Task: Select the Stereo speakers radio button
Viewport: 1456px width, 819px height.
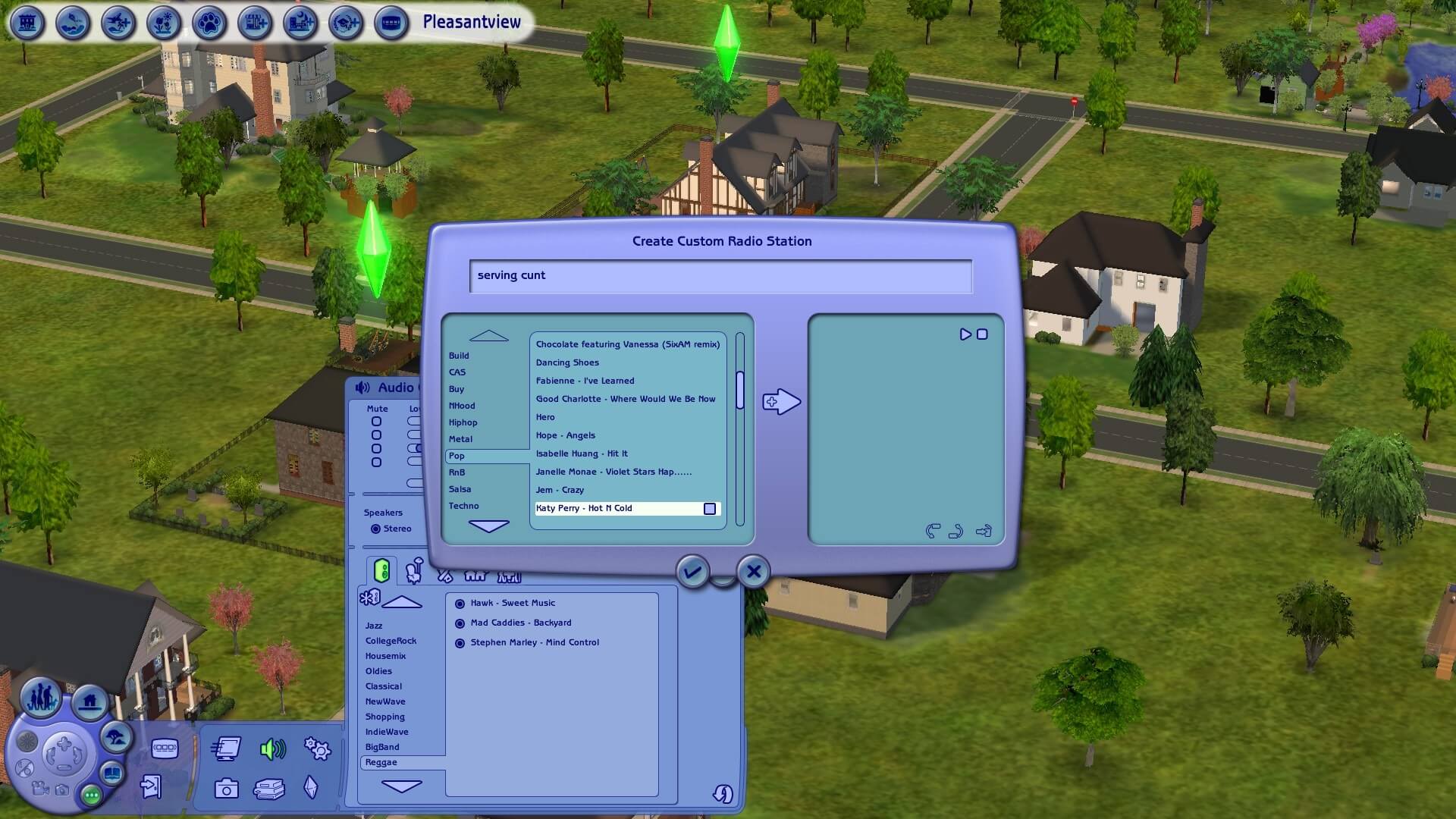Action: tap(375, 529)
